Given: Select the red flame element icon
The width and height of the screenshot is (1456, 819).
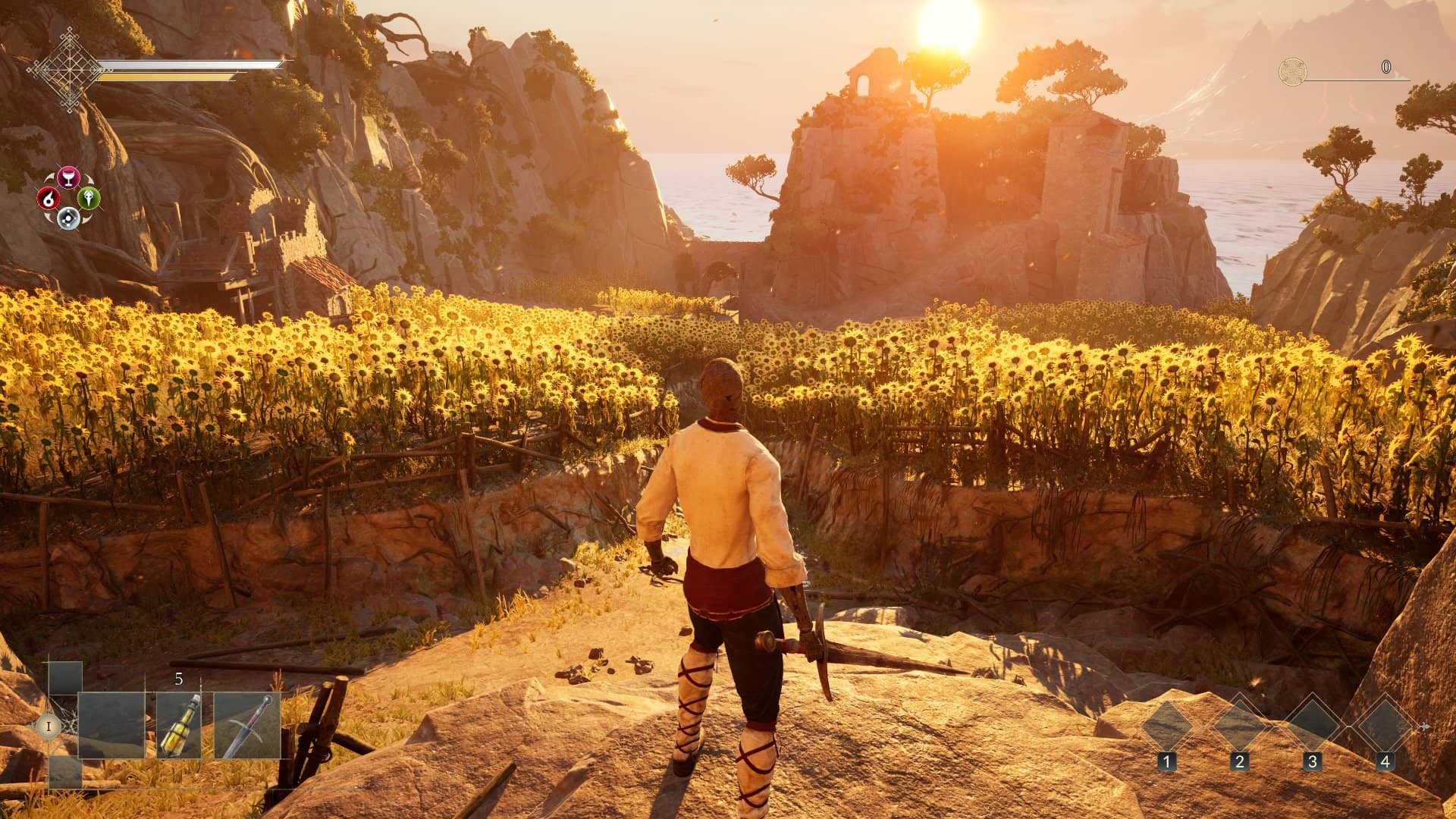Looking at the screenshot, I should click(49, 198).
